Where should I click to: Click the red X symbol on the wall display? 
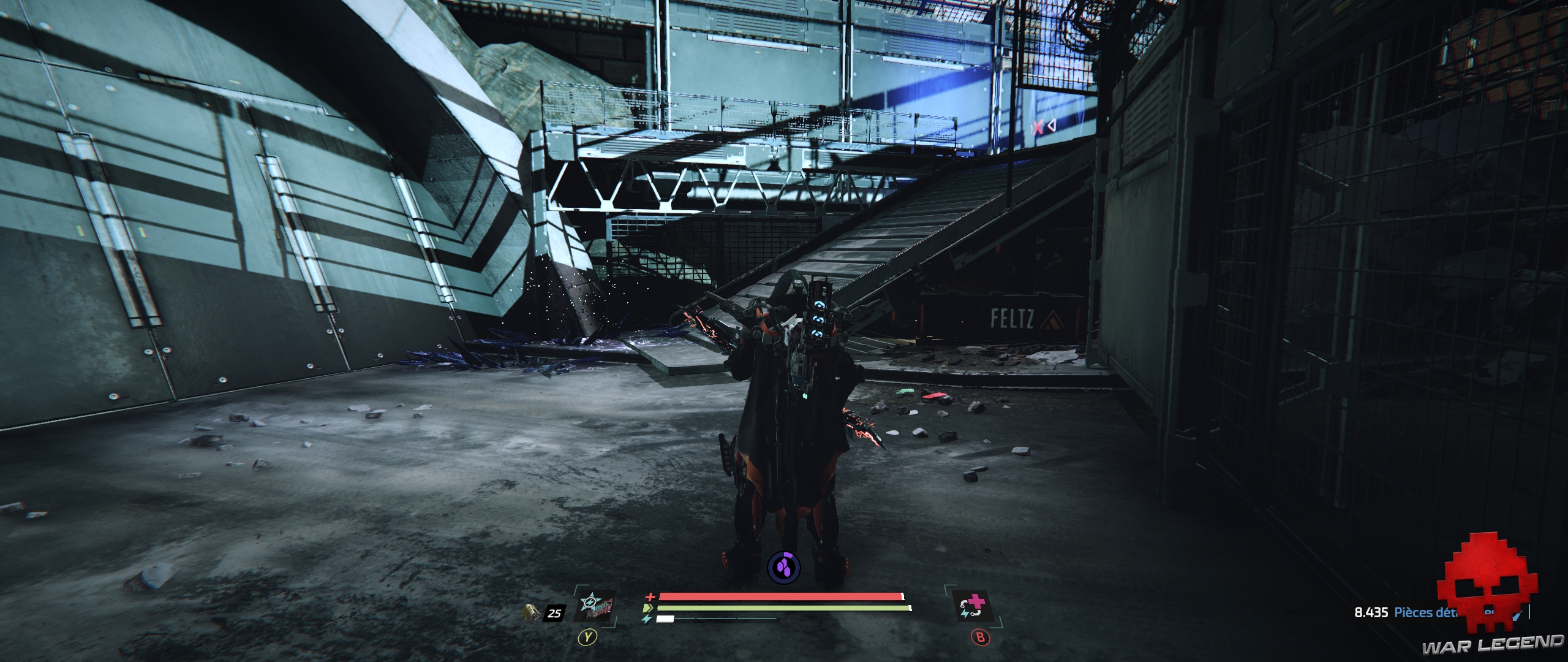coord(1038,126)
